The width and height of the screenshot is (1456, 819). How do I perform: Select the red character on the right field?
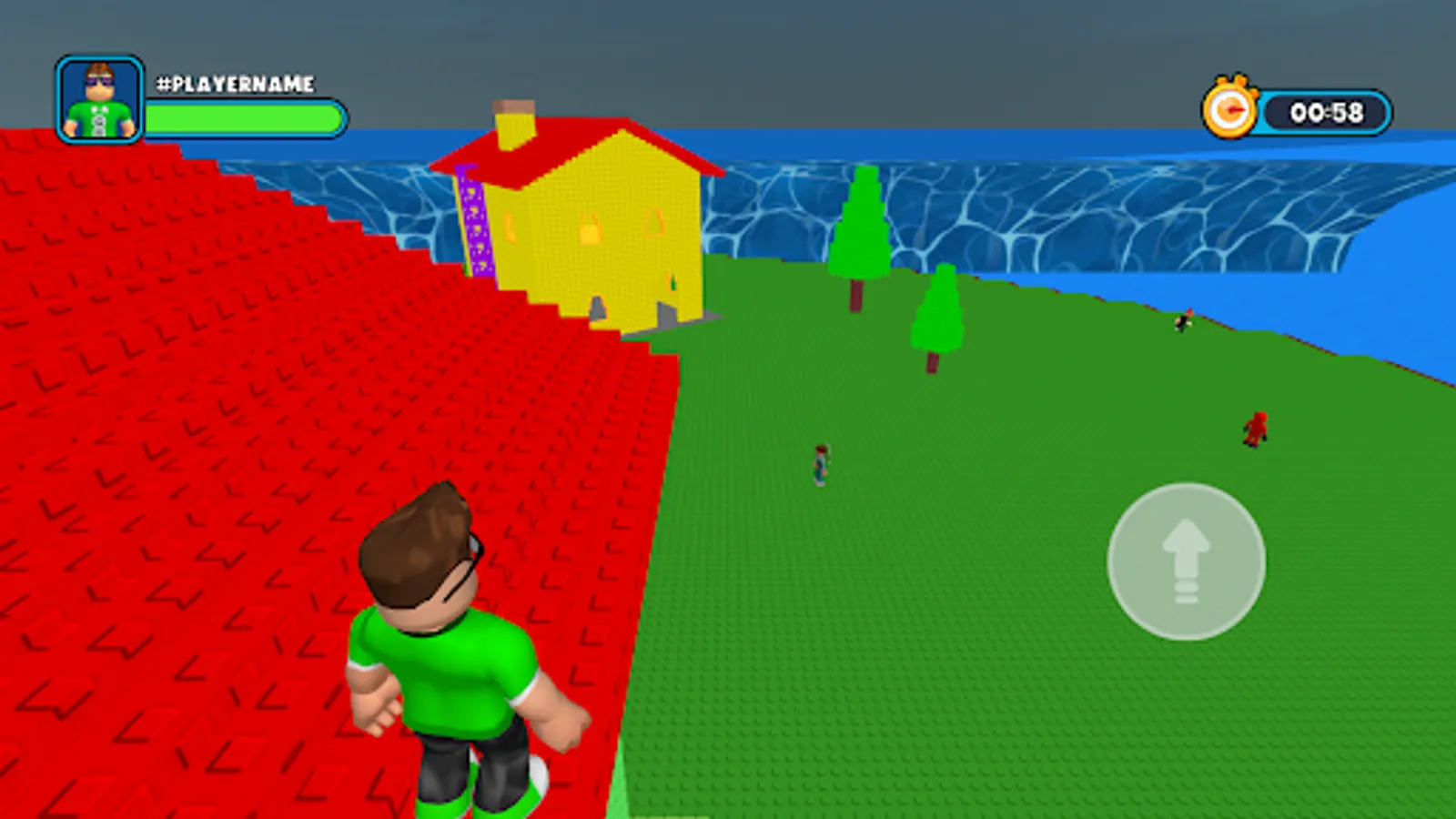pyautogui.click(x=1257, y=430)
